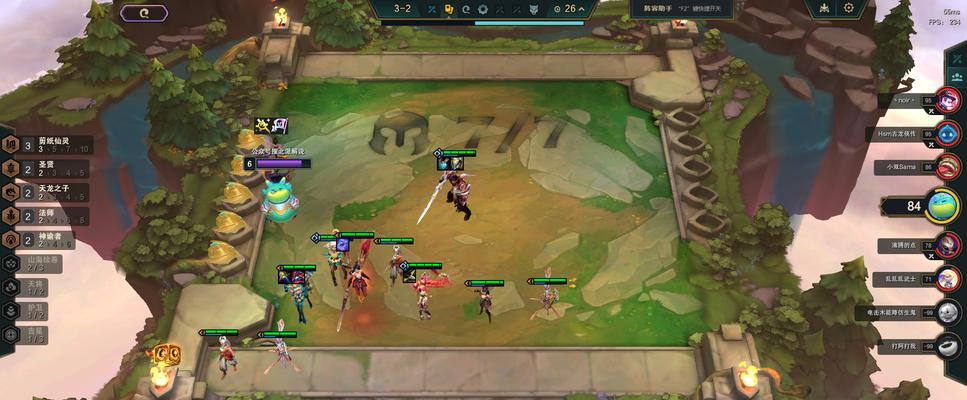Show the 神谕者 trait entry
Image resolution: width=967 pixels, height=400 pixels.
point(40,240)
